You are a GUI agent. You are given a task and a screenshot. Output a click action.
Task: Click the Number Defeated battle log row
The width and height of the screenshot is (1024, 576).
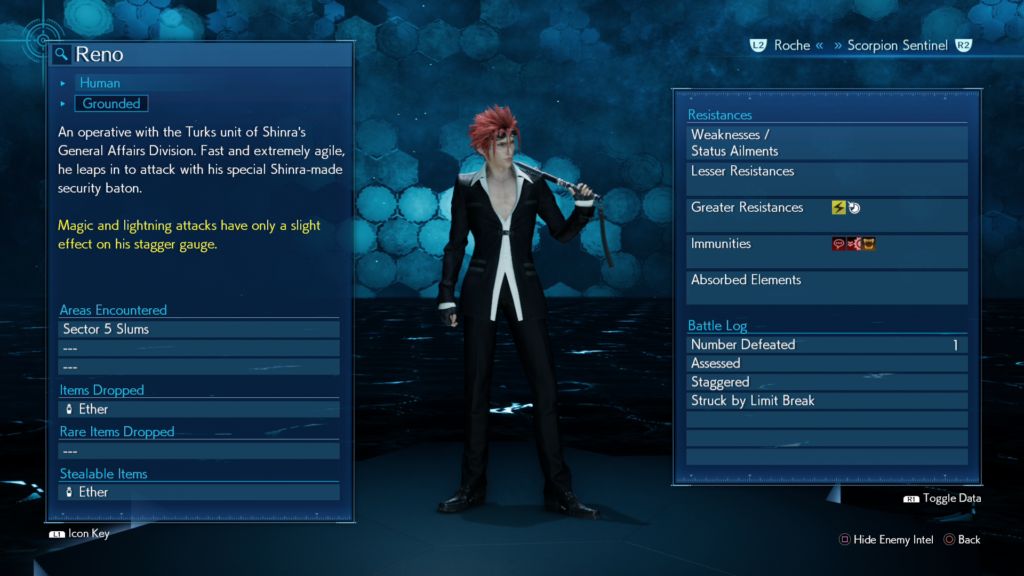(827, 345)
